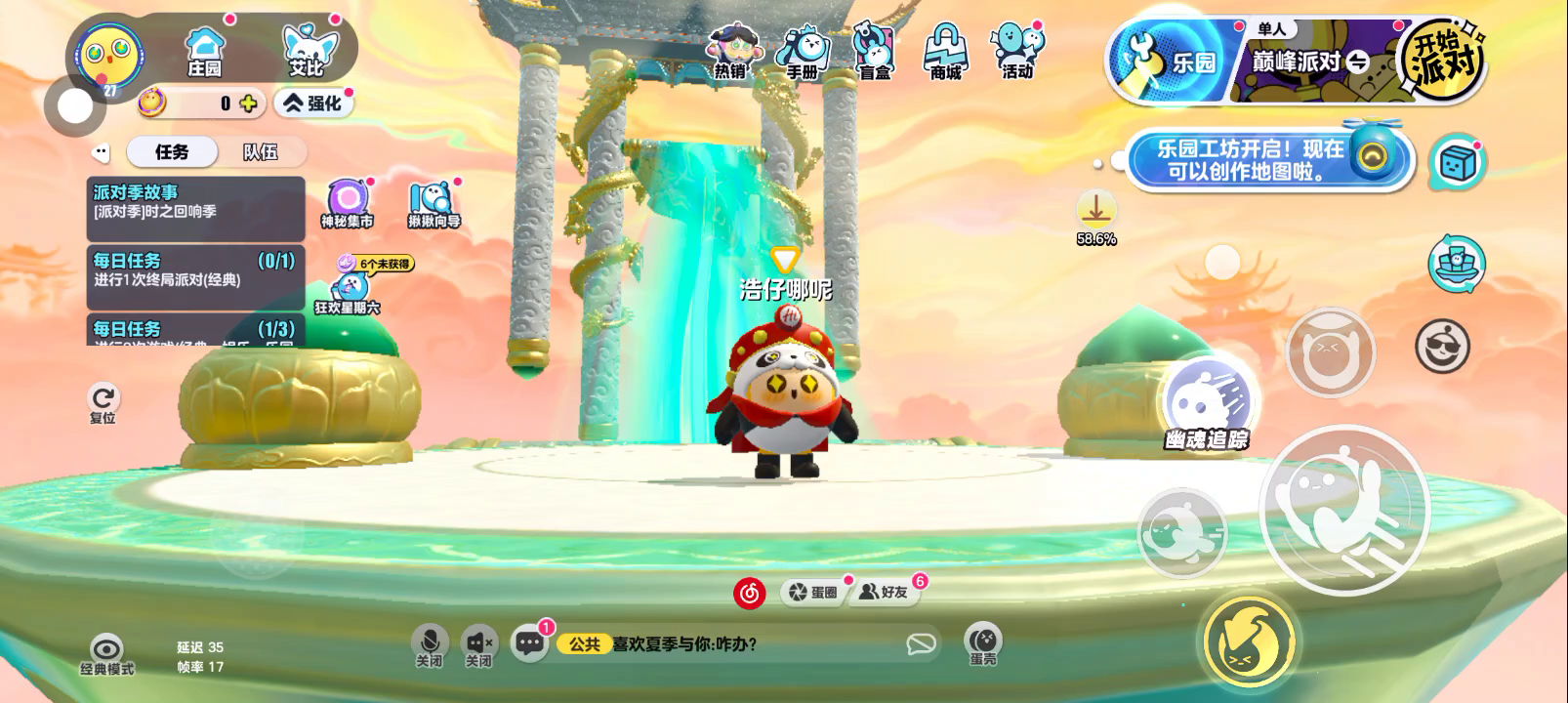Open the 艾比 pet menu
The height and width of the screenshot is (703, 1568).
(307, 51)
